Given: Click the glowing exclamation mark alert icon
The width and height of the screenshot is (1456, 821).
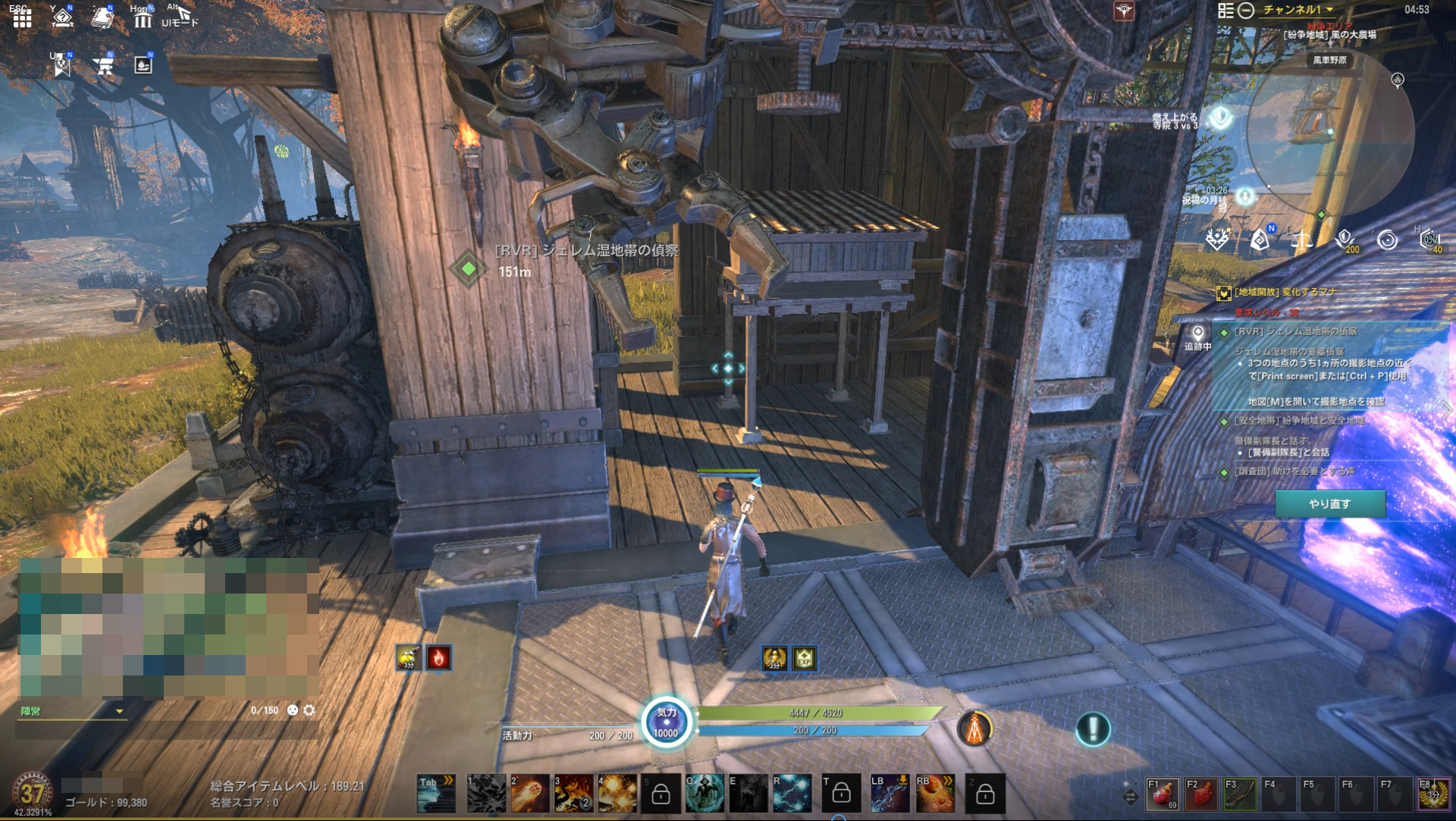Looking at the screenshot, I should click(1093, 729).
